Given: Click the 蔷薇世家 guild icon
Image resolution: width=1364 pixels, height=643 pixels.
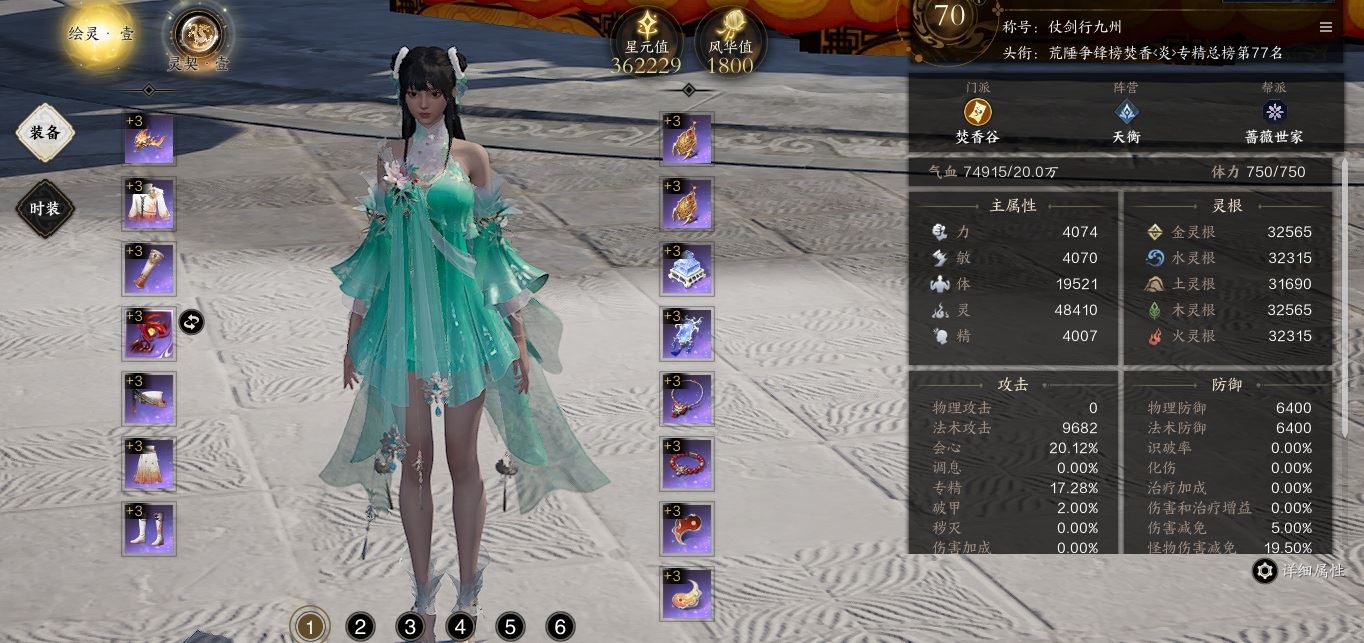Looking at the screenshot, I should point(1274,112).
